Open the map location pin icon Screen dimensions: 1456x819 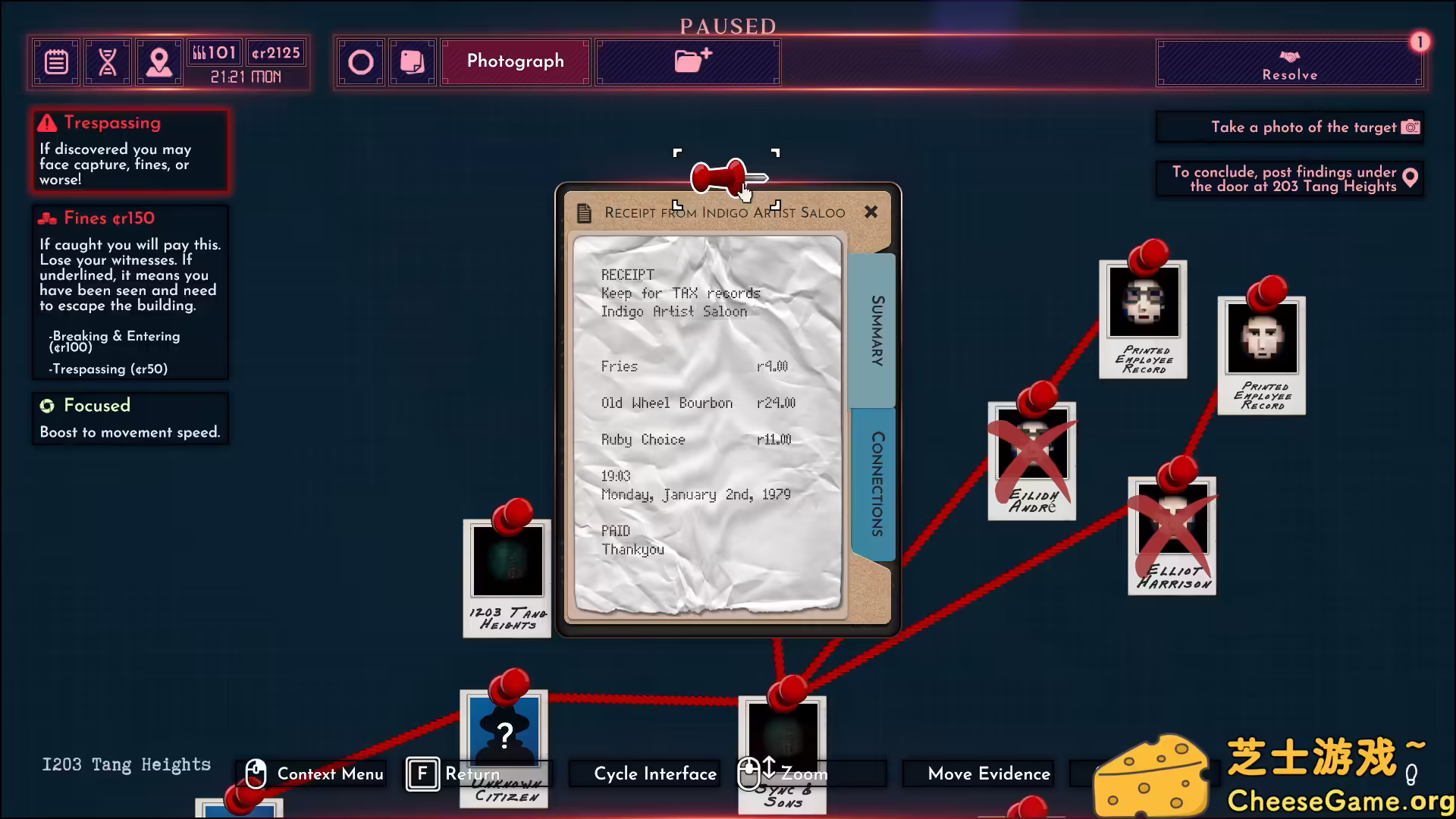click(x=159, y=62)
